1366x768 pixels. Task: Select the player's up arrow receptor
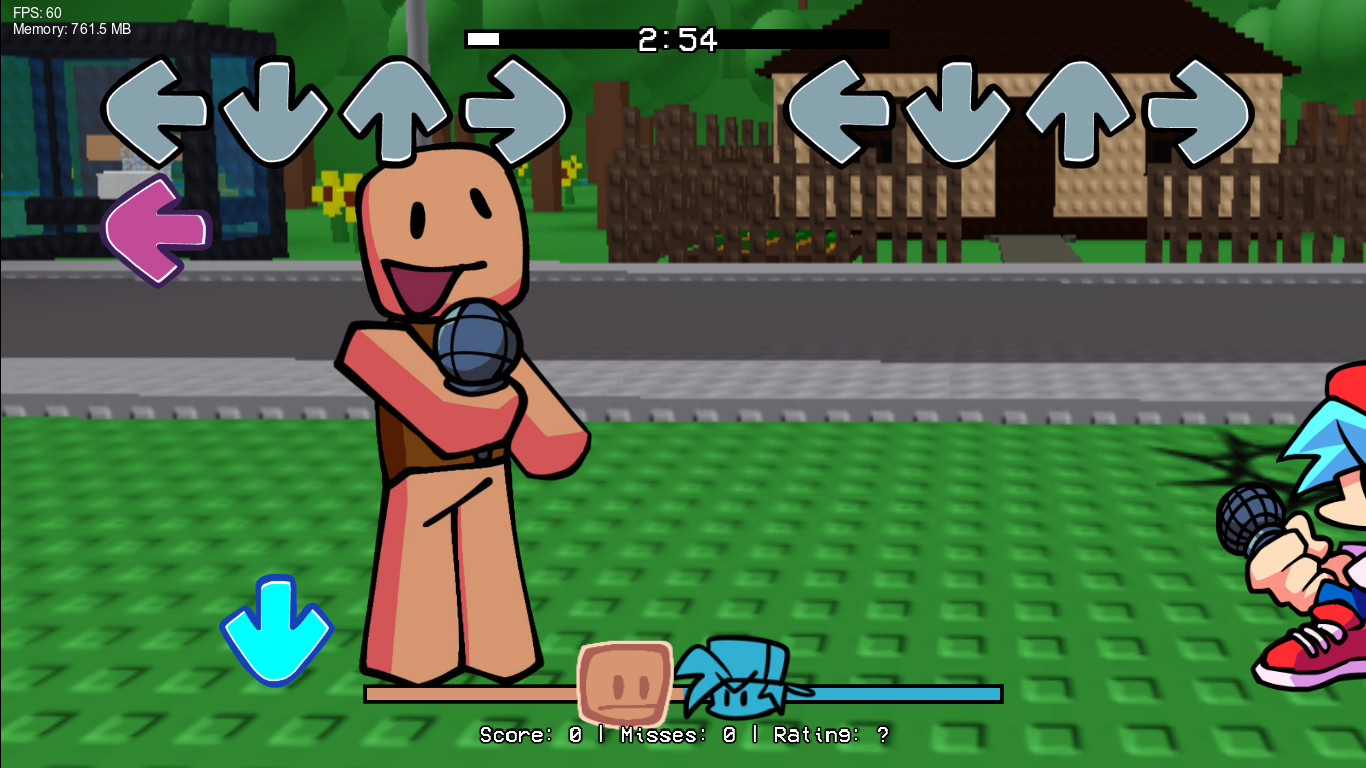(1080, 110)
